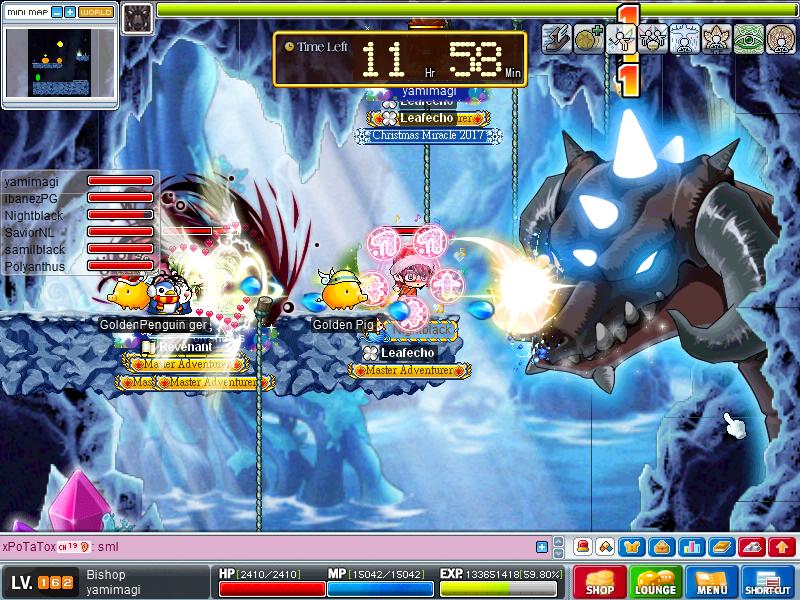This screenshot has width=800, height=600.
Task: Expand the chat window with plus button
Action: tap(542, 547)
